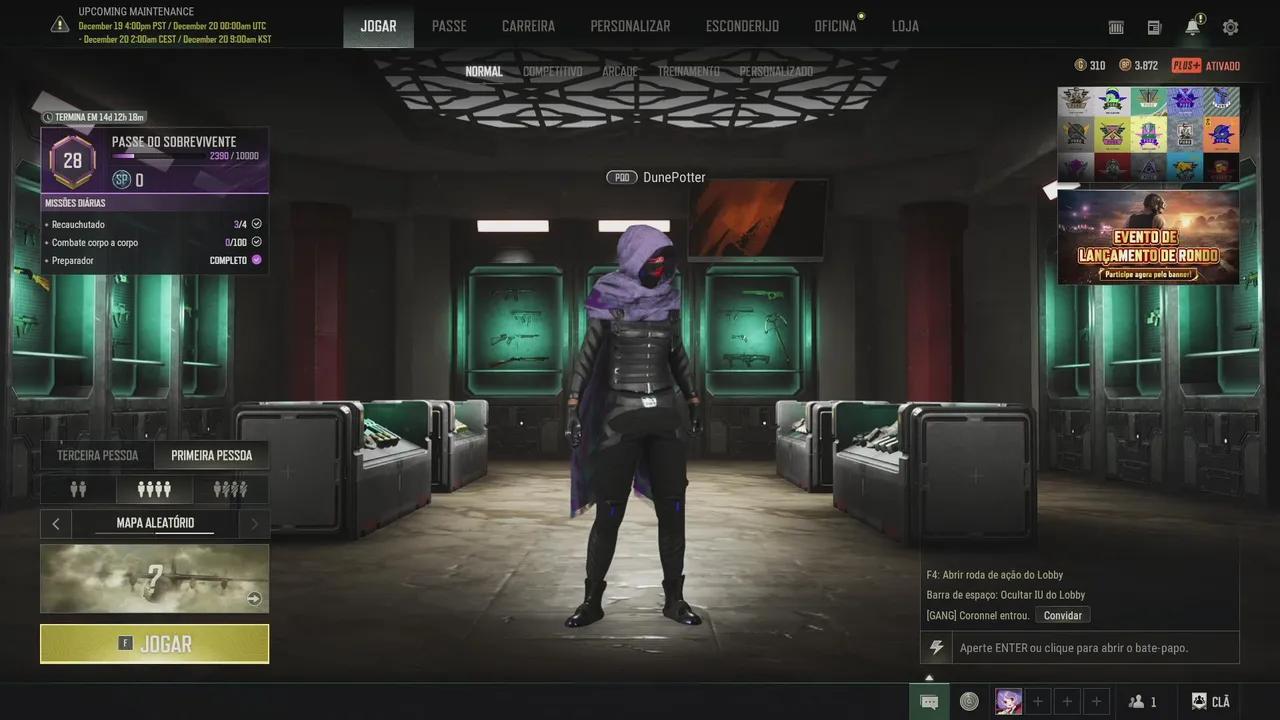Click the G-Coin balance icon

(x=1080, y=65)
